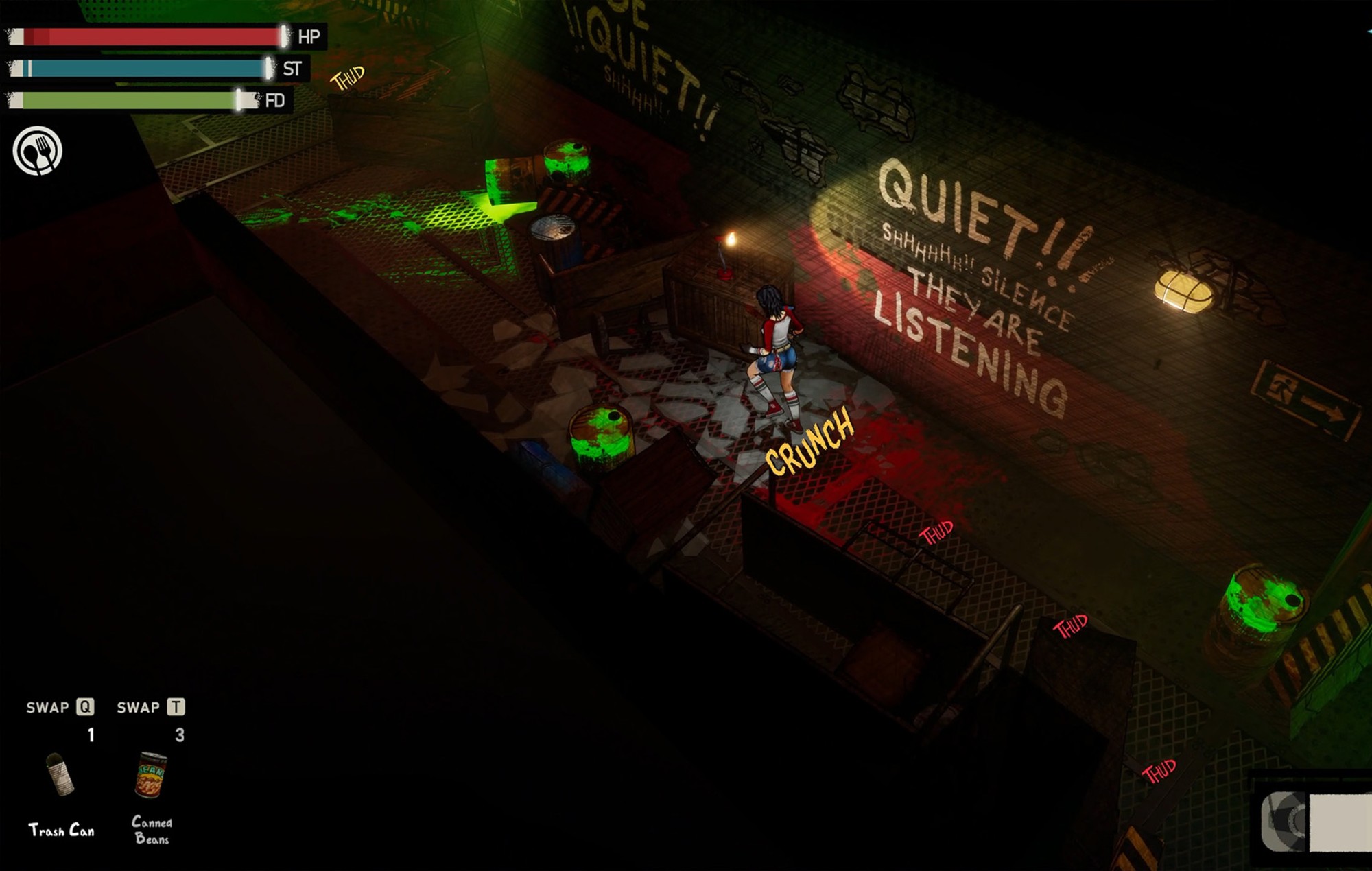Image resolution: width=1372 pixels, height=871 pixels.
Task: Click the VHS tape icon
Action: (1314, 820)
